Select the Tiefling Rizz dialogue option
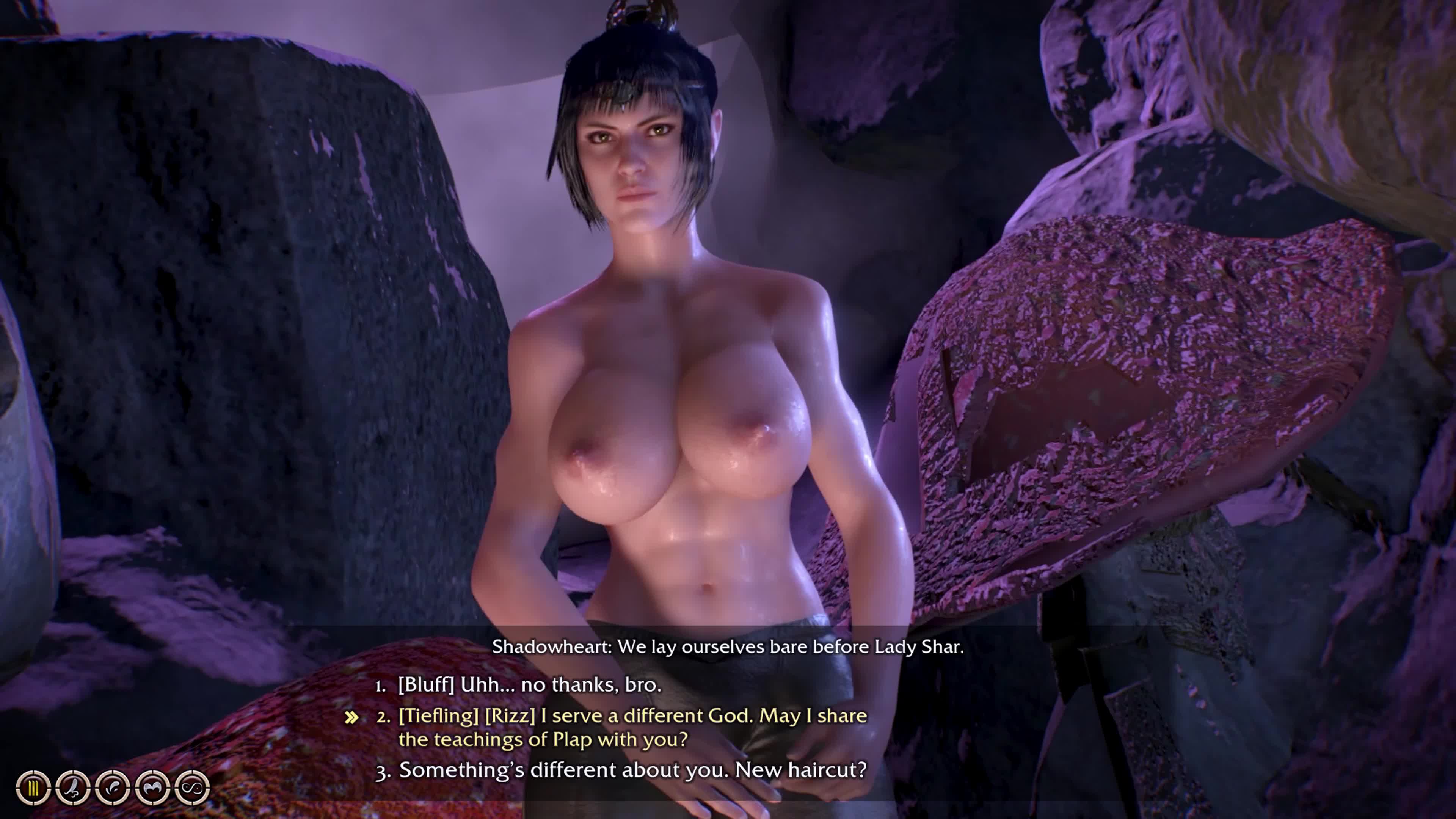 point(632,728)
